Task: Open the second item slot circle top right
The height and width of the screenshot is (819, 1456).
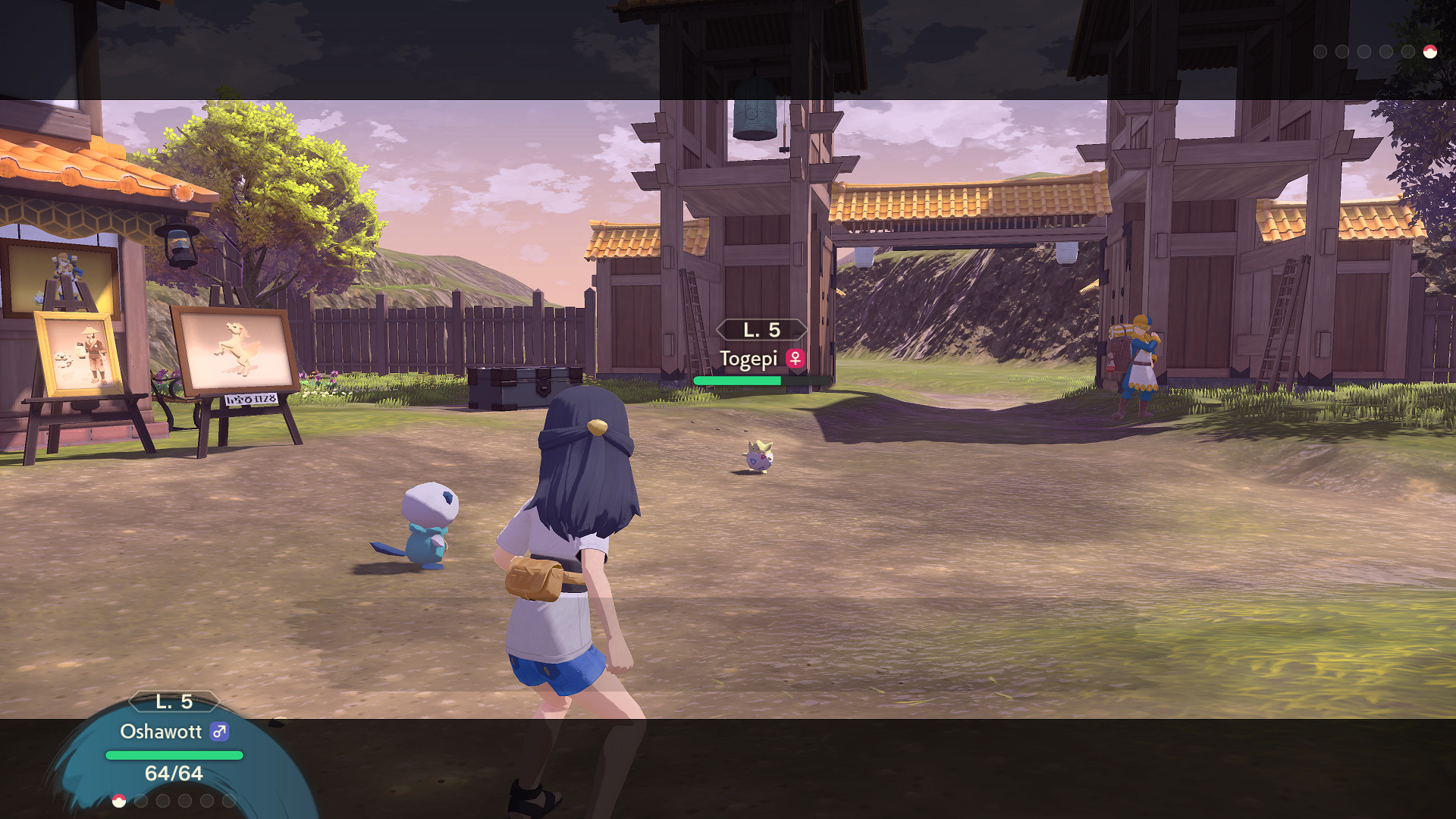Action: pos(1341,52)
